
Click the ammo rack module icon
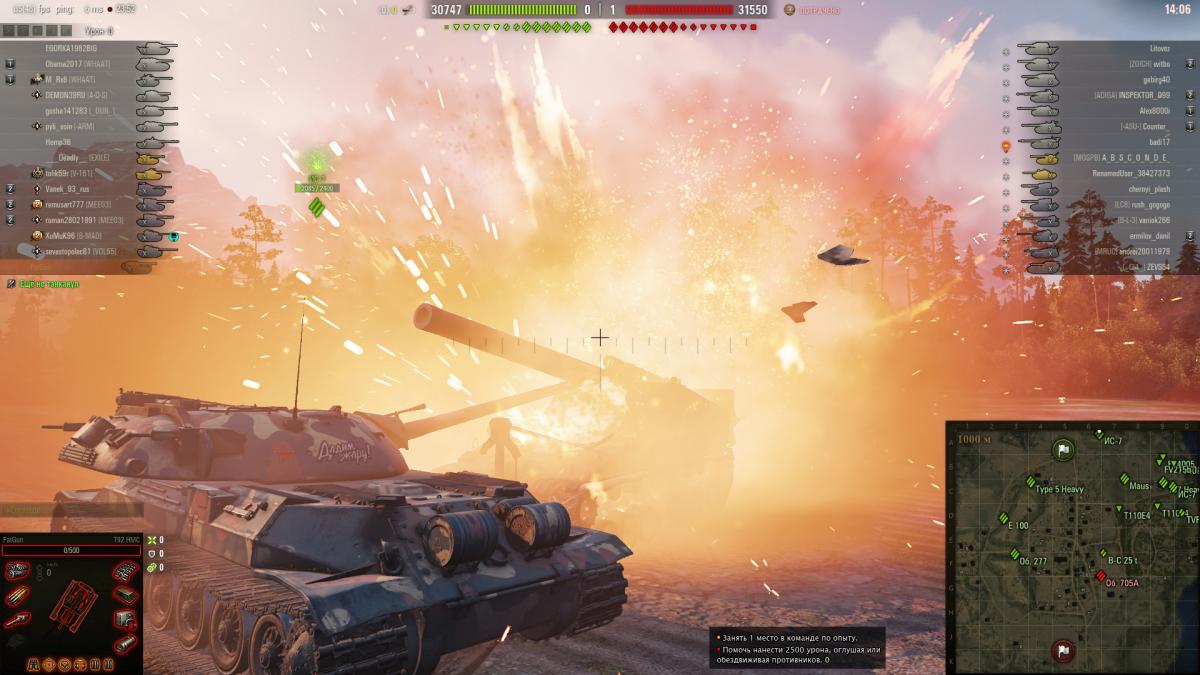coord(17,596)
